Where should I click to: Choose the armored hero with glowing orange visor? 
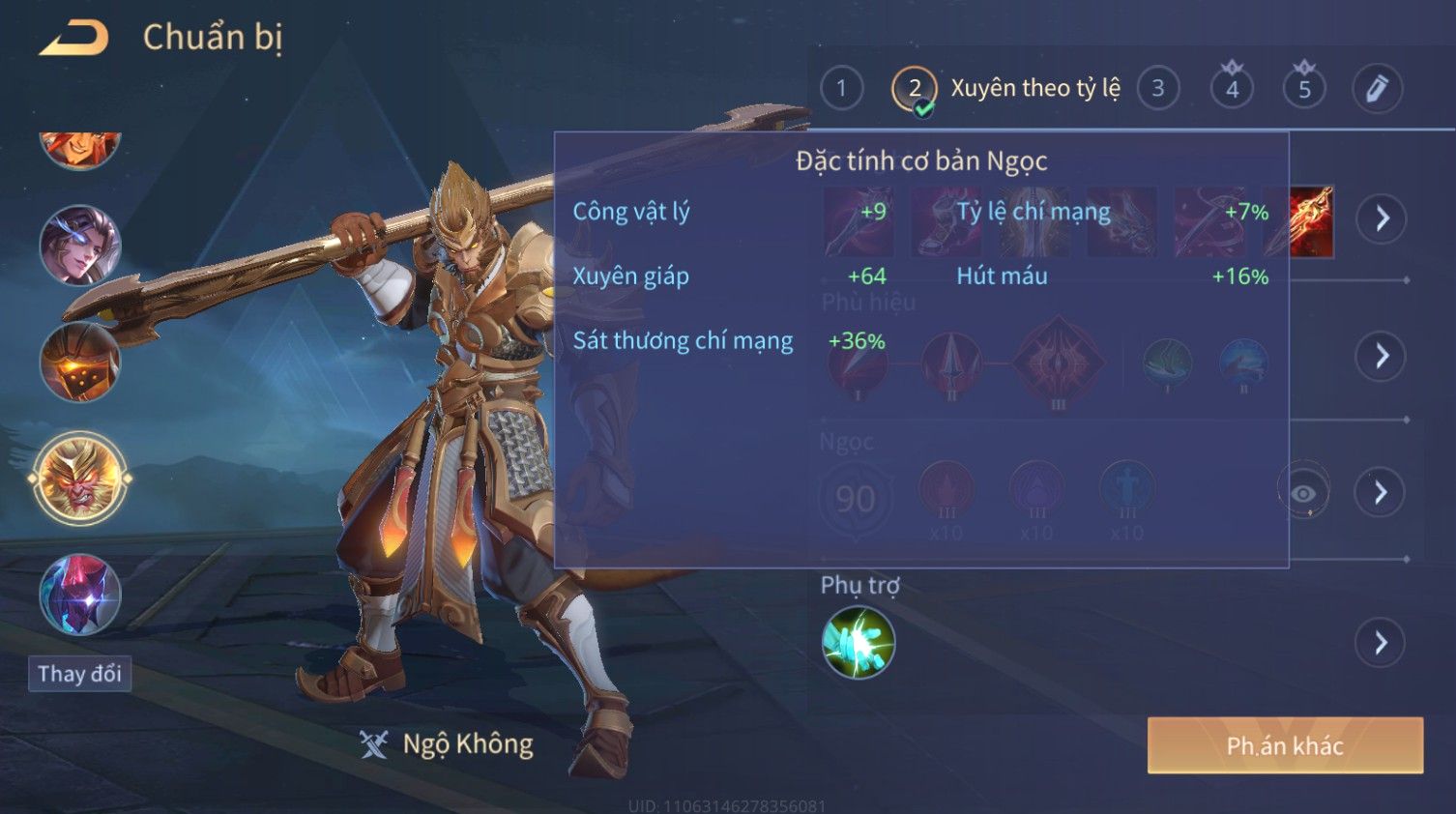[x=79, y=363]
